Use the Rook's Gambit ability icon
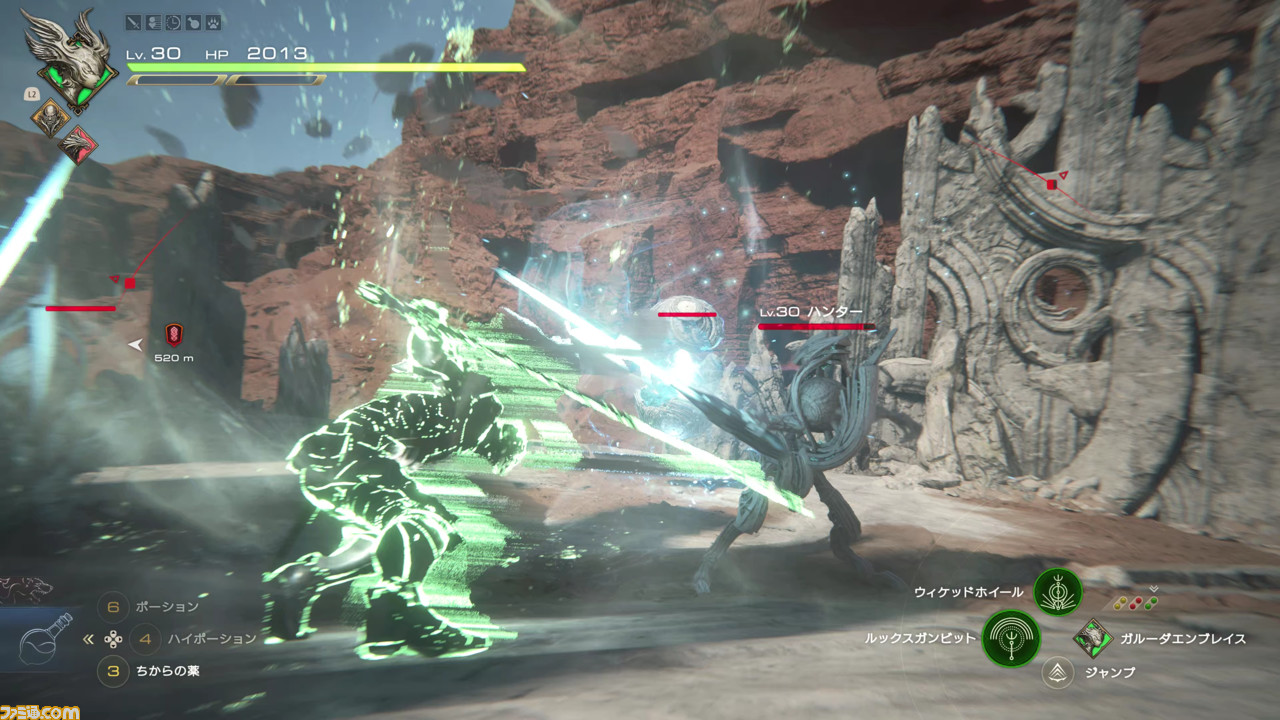The width and height of the screenshot is (1280, 720). (x=1011, y=639)
